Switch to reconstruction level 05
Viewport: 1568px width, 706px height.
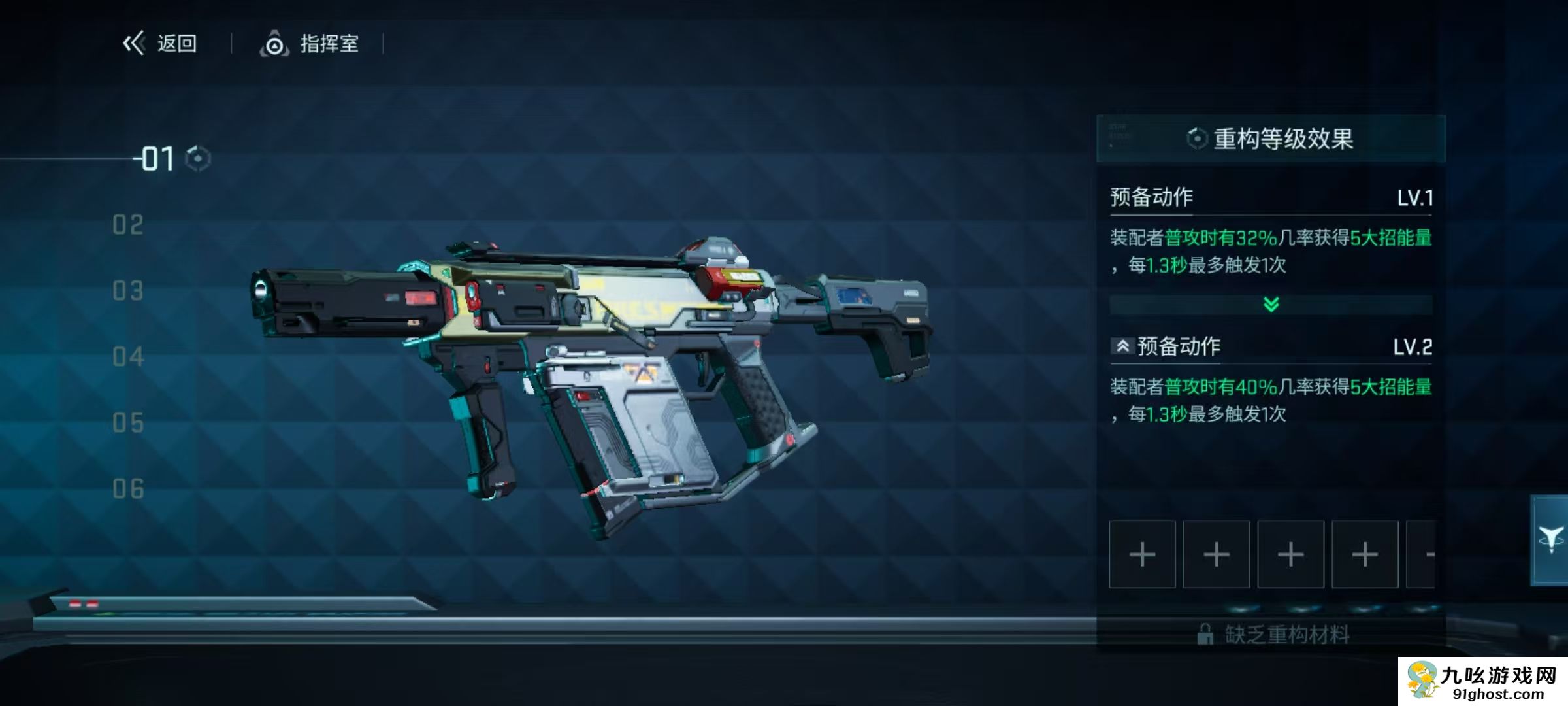click(x=128, y=424)
